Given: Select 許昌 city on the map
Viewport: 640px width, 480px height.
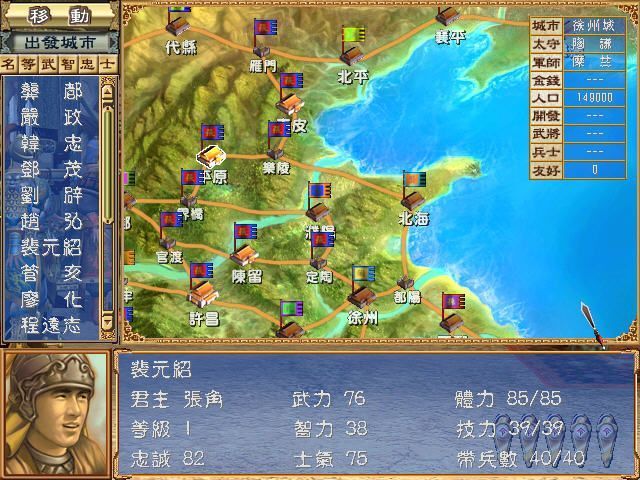Looking at the screenshot, I should click(x=202, y=294).
